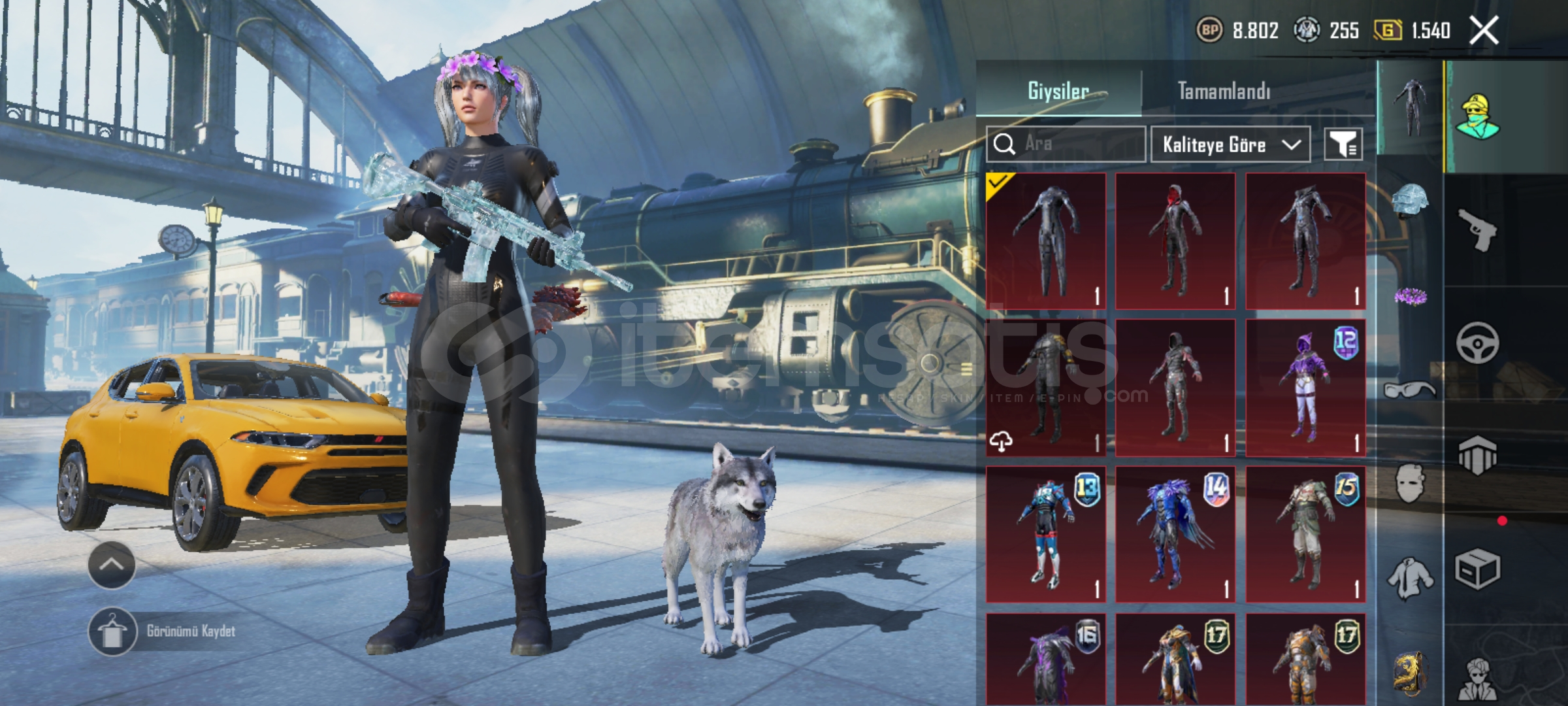This screenshot has width=1568, height=706.
Task: Open the box crate category
Action: point(1478,569)
